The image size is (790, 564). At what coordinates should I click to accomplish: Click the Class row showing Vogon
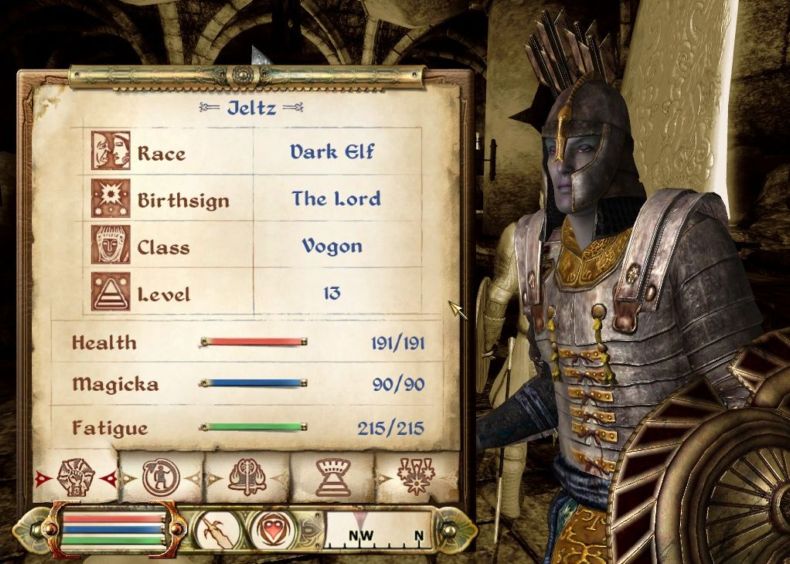pos(255,246)
